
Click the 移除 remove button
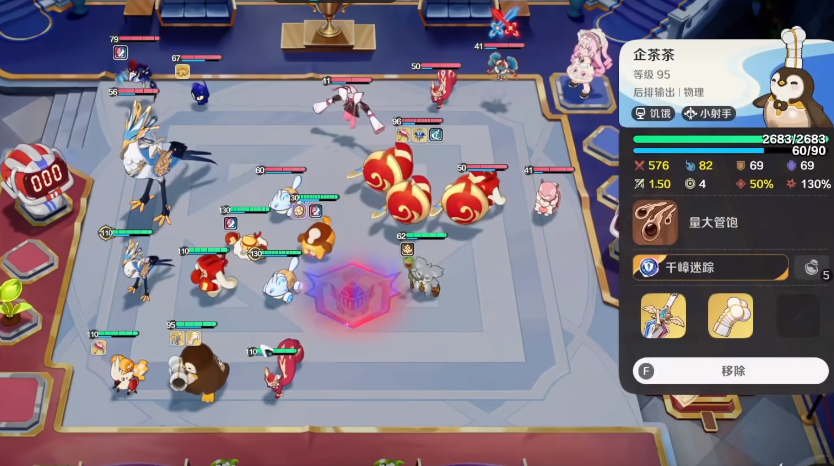click(731, 370)
